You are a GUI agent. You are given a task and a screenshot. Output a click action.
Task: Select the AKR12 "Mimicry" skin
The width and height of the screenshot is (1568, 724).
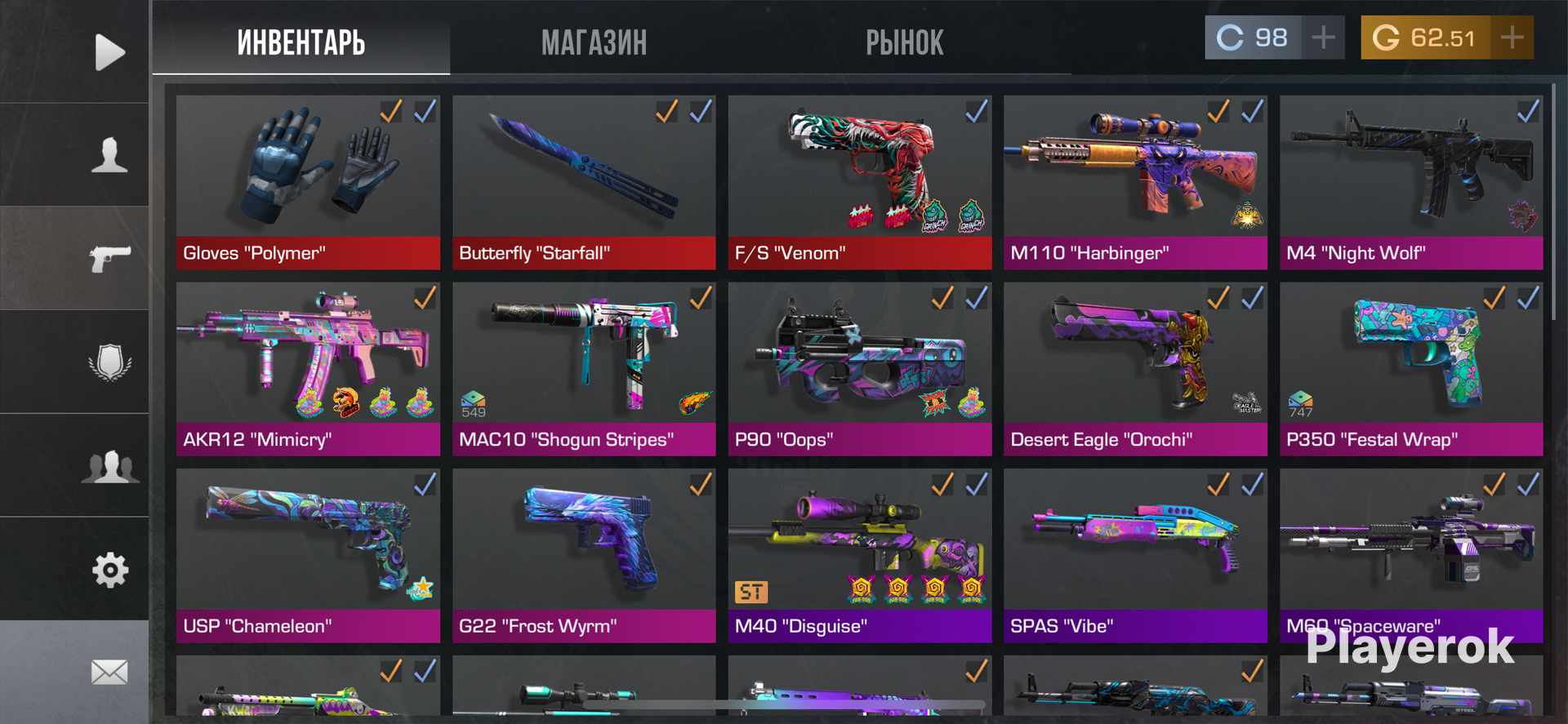coord(308,368)
